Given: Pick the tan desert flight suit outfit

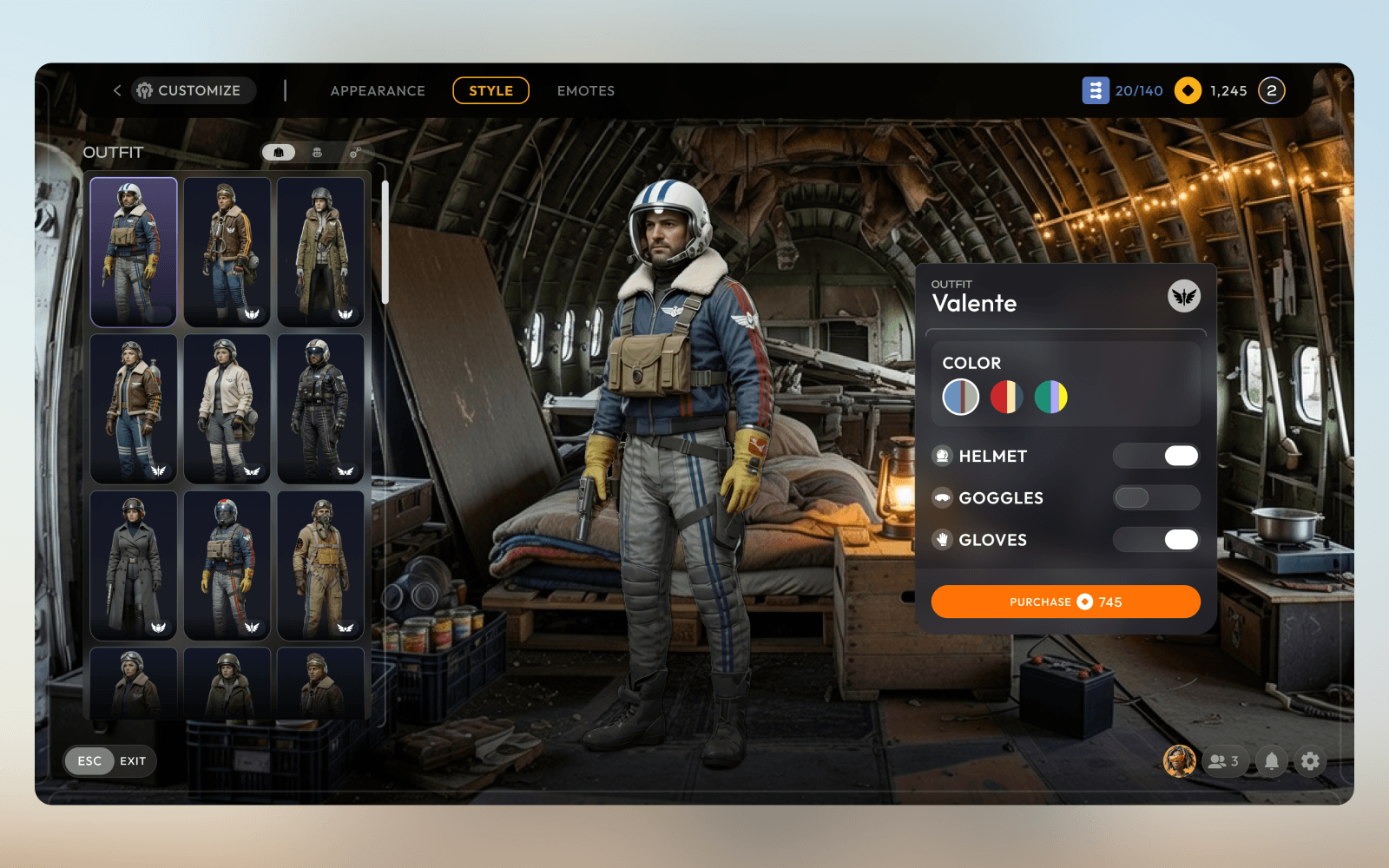Looking at the screenshot, I should (320, 565).
